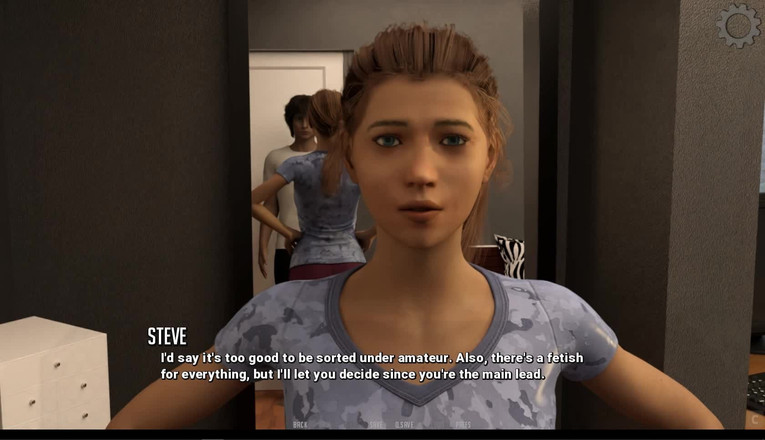Click Back in the quick menu
Screen dimensions: 765x440
pos(300,424)
